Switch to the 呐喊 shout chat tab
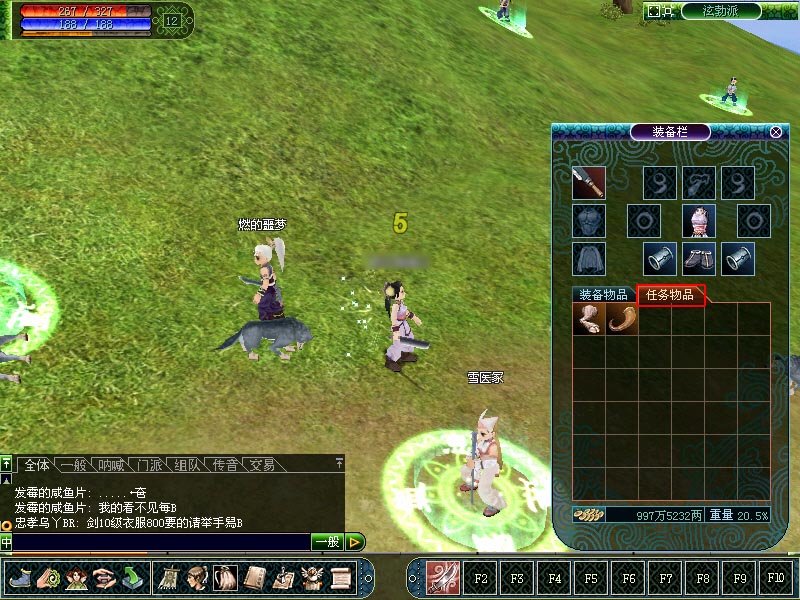 point(112,465)
